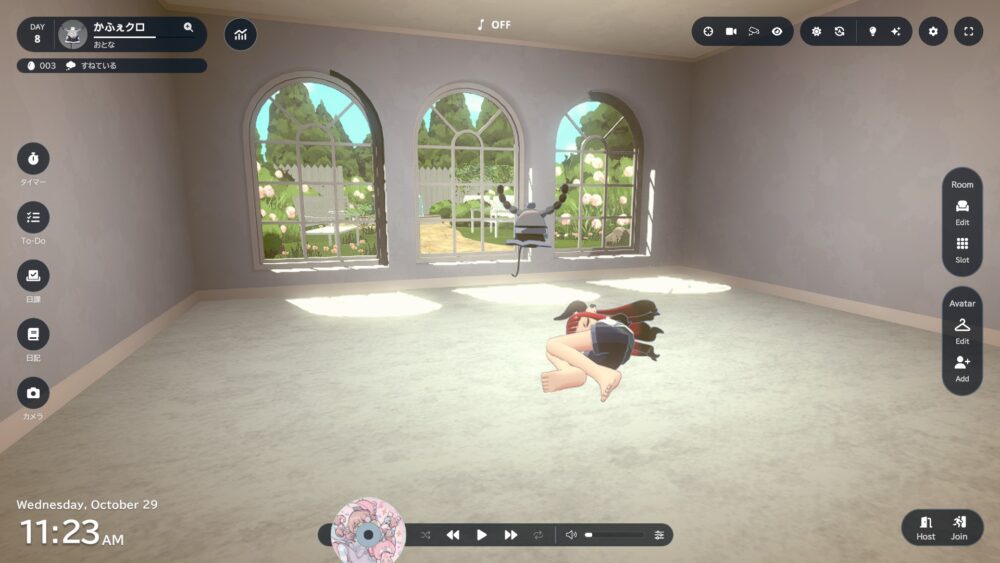
Task: Open the 日課 daily routine panel
Action: pyautogui.click(x=33, y=276)
